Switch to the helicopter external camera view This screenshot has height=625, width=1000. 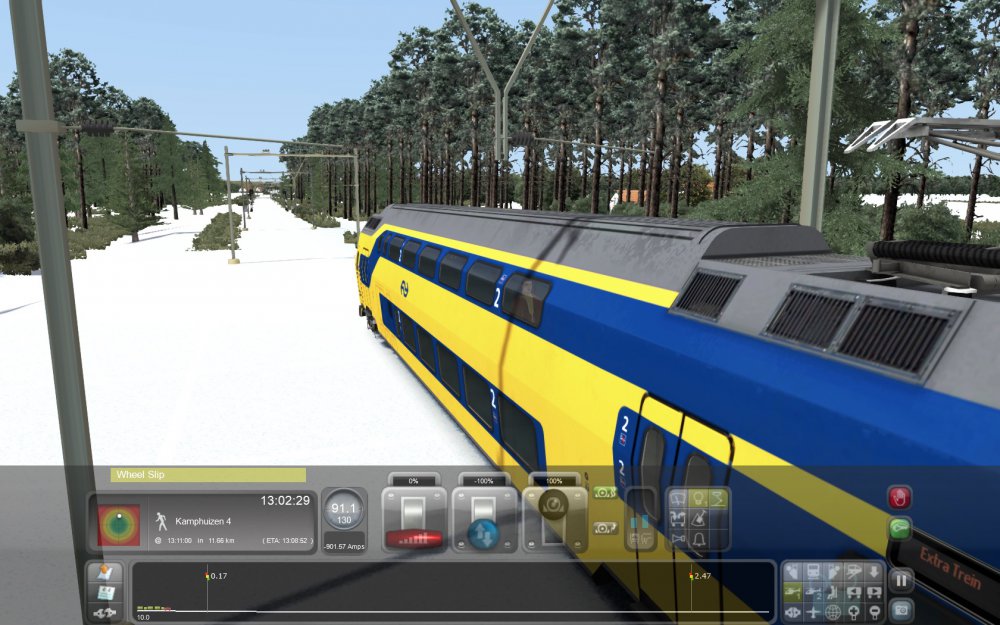coord(790,592)
